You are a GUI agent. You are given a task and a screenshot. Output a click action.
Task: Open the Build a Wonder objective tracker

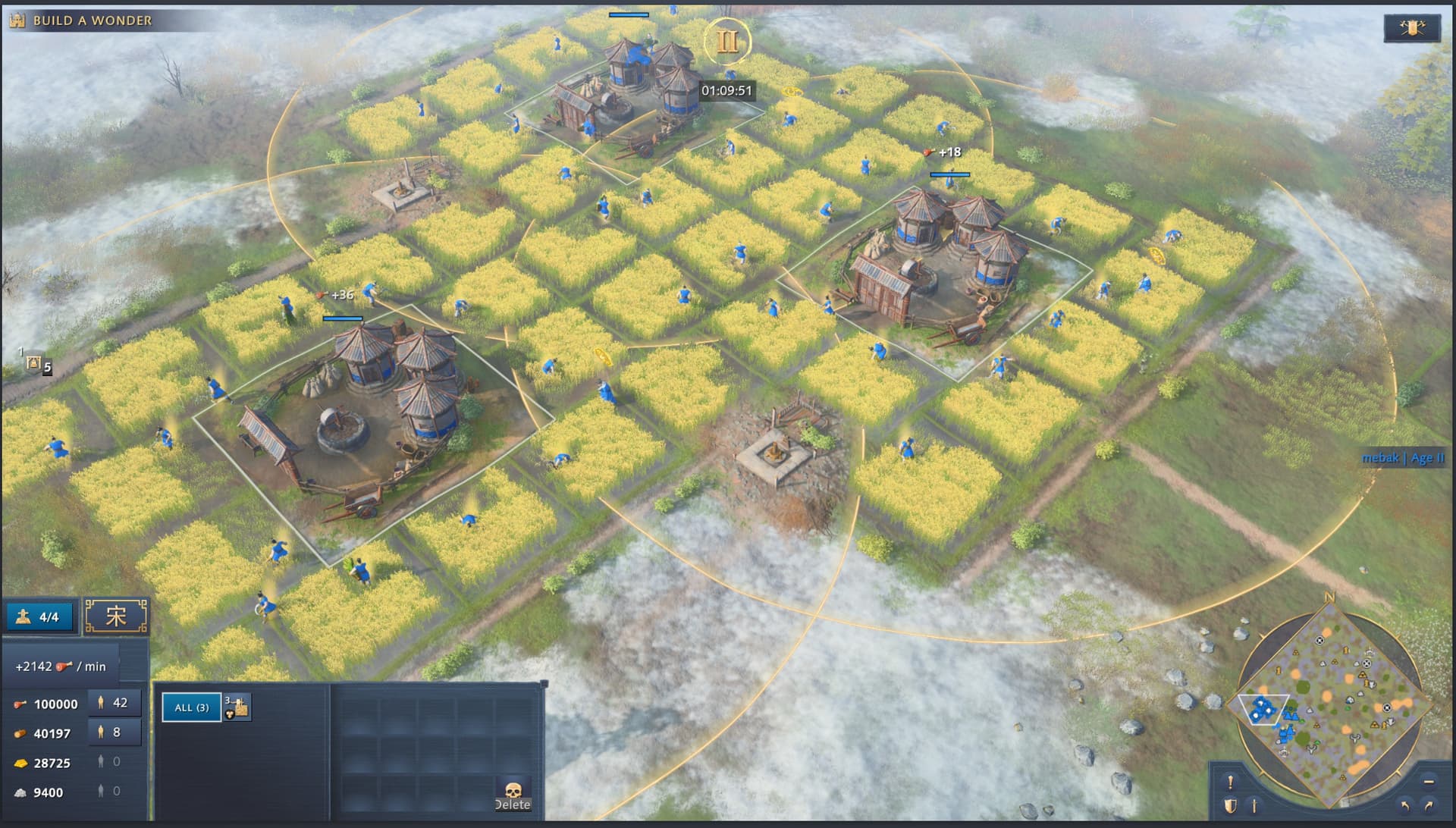click(x=82, y=20)
